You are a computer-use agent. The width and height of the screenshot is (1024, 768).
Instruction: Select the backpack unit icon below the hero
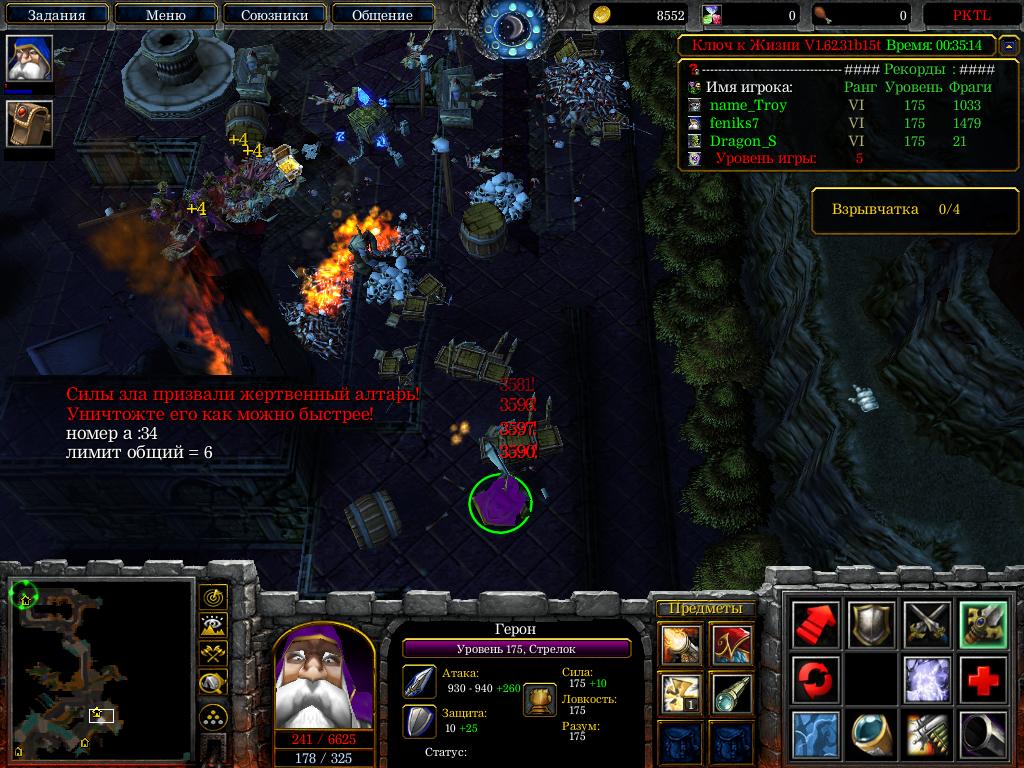click(x=29, y=124)
